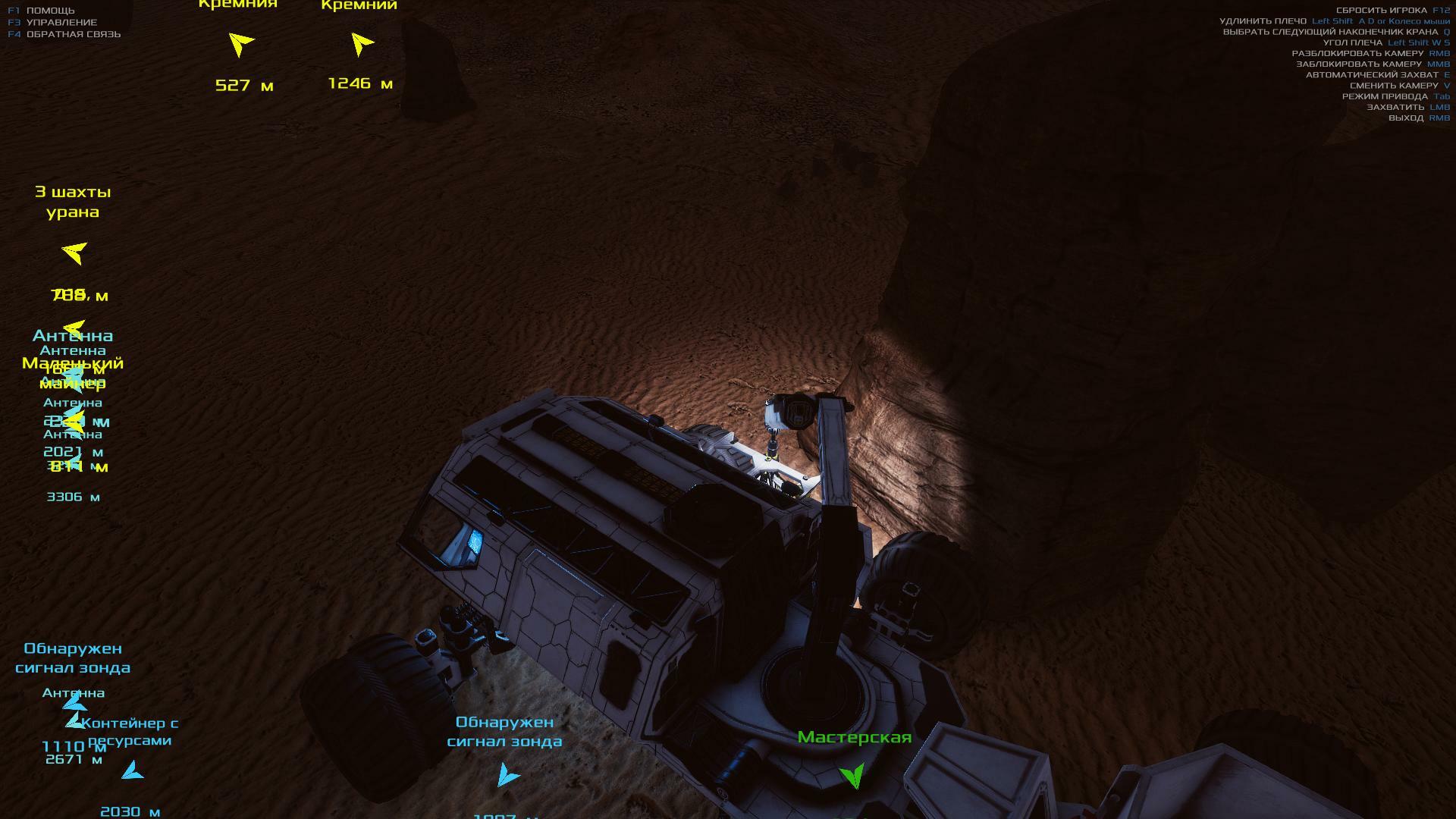Choose the yellow waypoint arrow at 527 m
Viewport: 1456px width, 819px height.
[x=240, y=44]
